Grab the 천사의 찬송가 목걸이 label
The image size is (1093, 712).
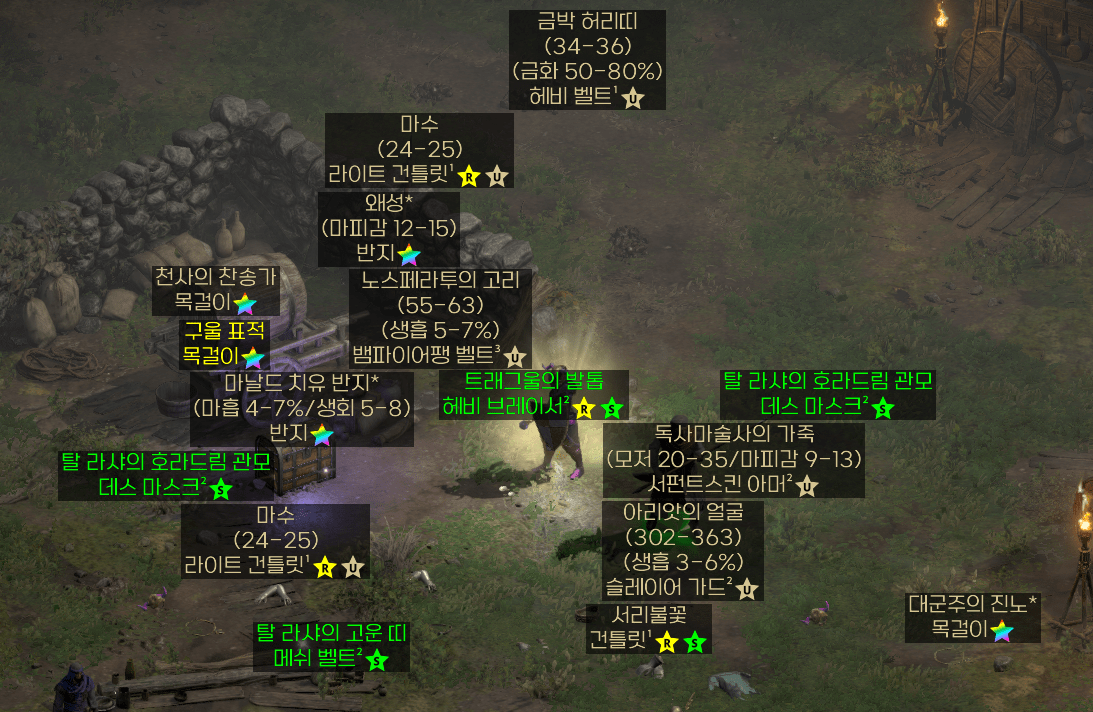tap(215, 289)
